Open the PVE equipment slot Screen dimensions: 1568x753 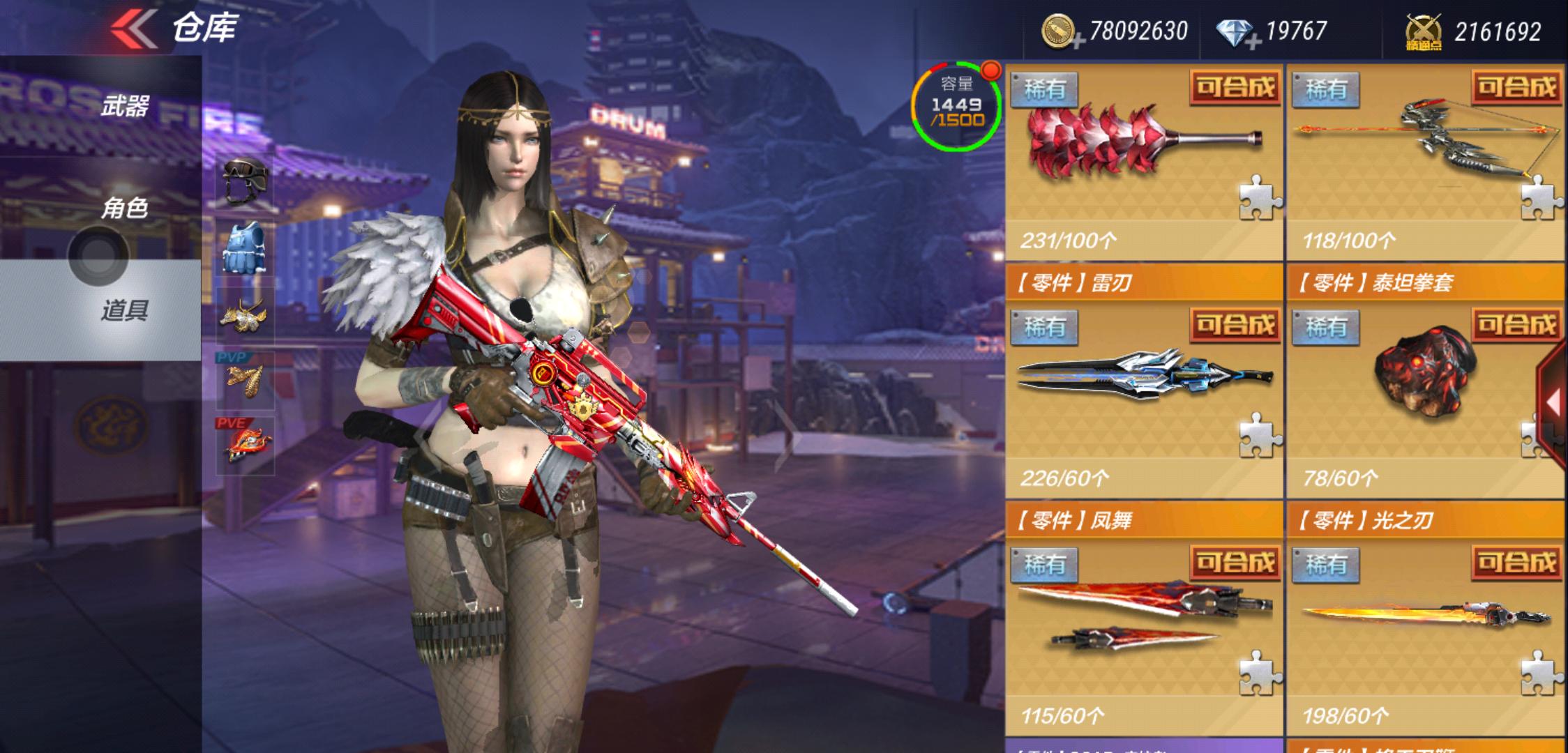(245, 445)
